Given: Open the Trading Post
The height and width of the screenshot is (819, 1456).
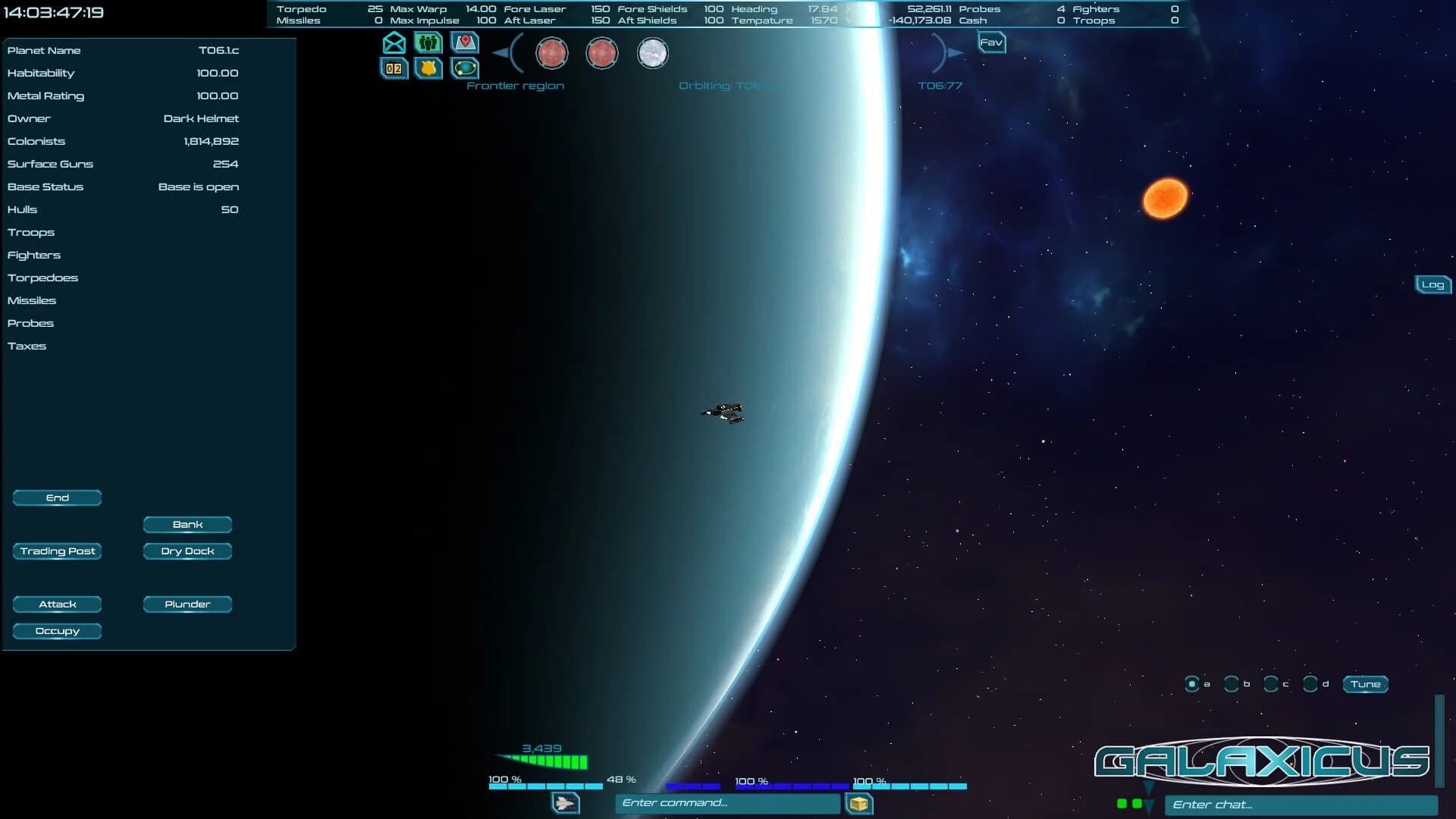Looking at the screenshot, I should click(x=57, y=551).
